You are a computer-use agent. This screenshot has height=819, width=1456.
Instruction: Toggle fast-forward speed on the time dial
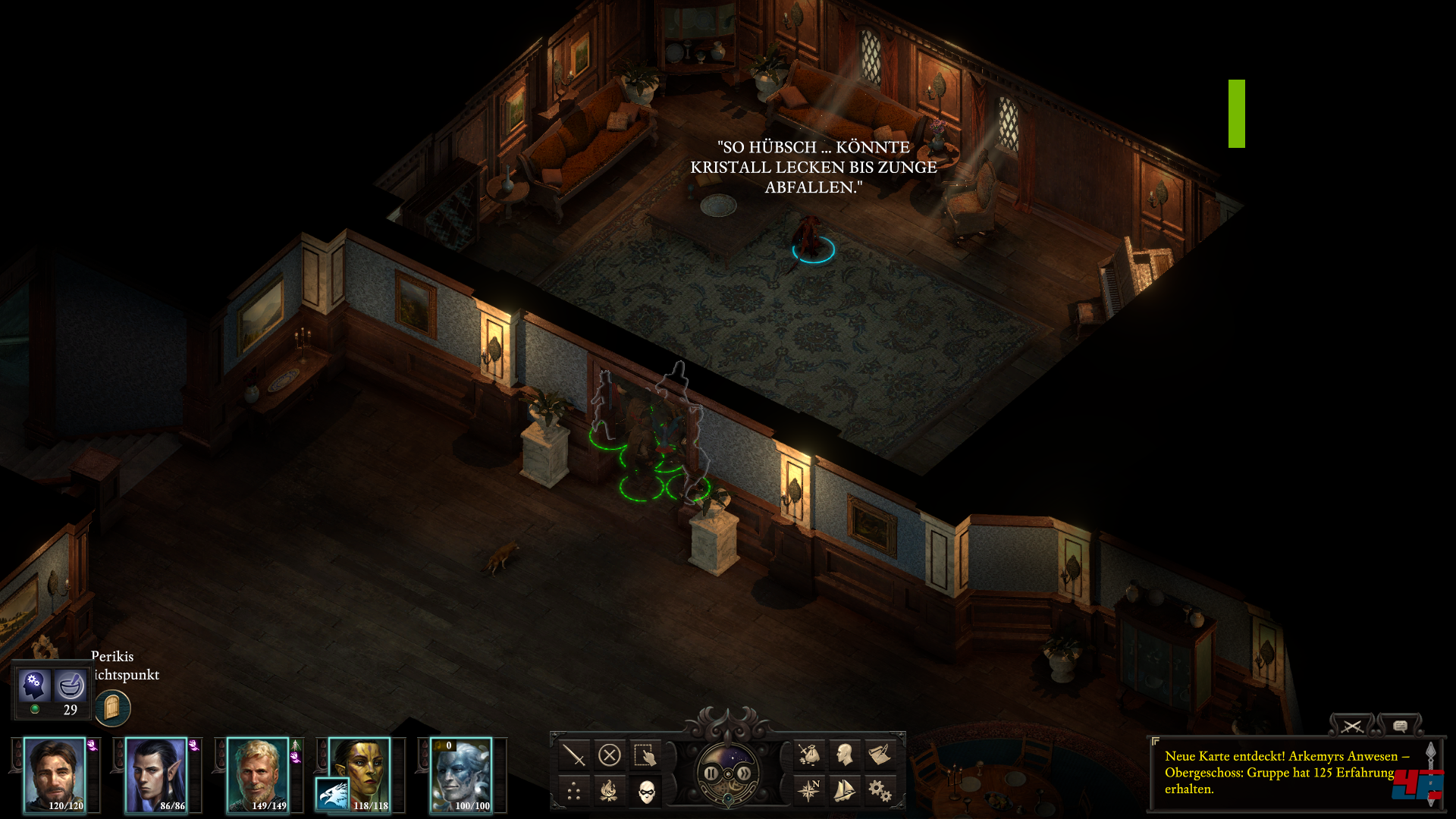click(745, 773)
